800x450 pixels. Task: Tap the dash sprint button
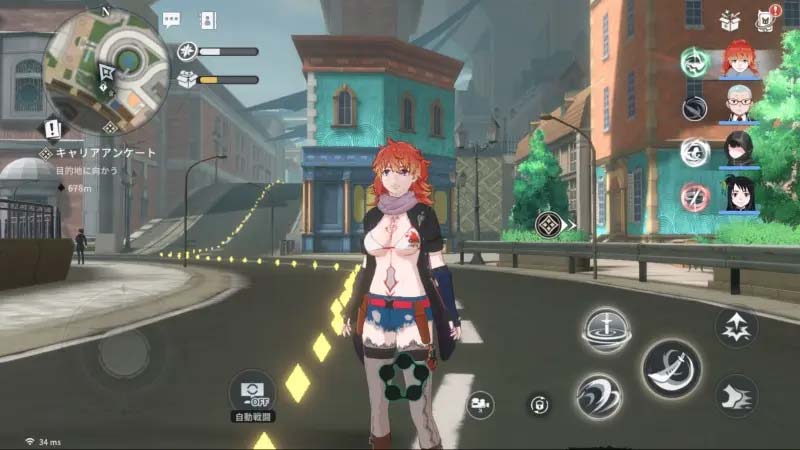click(736, 396)
